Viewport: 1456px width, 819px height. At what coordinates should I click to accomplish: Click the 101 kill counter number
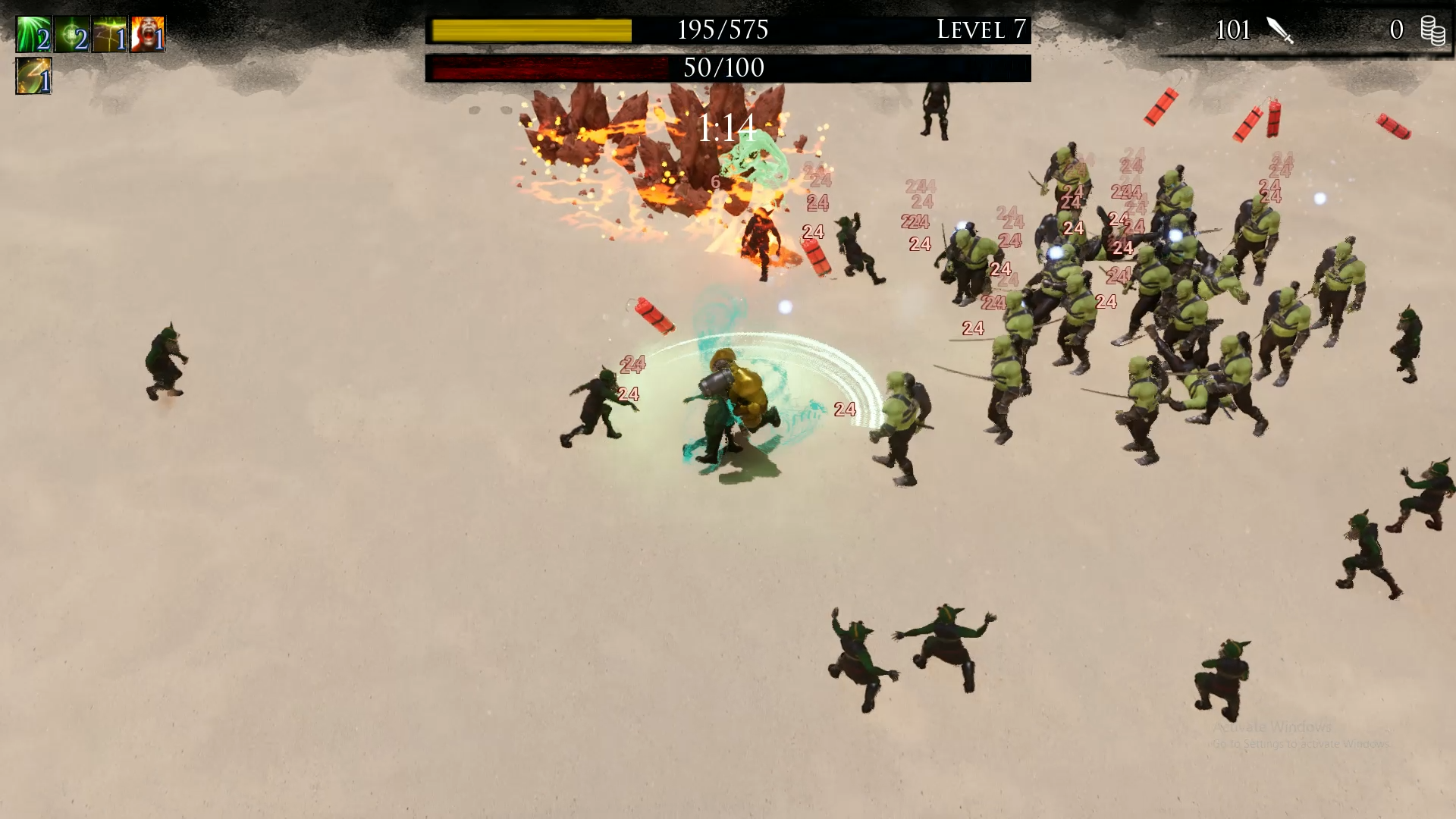[1232, 30]
